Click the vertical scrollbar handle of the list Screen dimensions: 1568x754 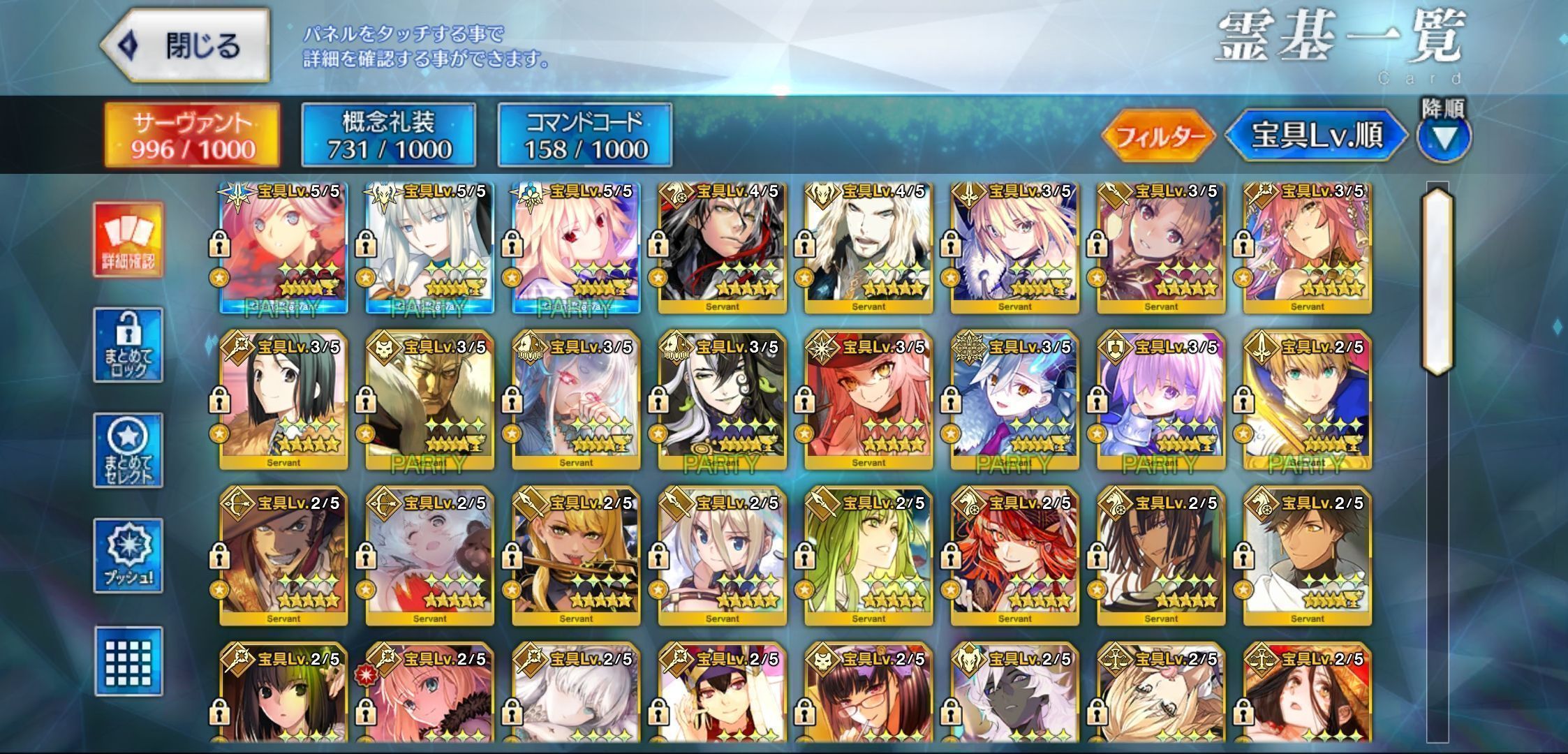1437,279
